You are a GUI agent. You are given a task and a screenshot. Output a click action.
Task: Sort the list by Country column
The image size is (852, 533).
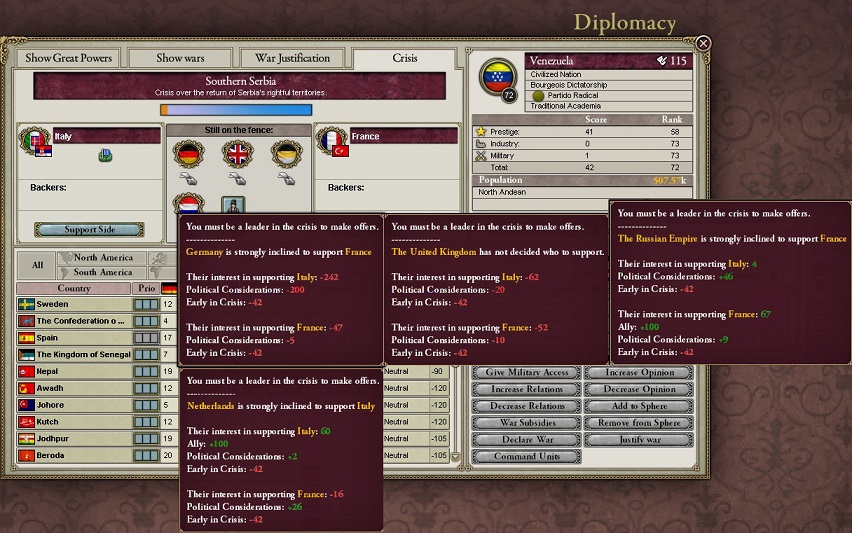74,288
